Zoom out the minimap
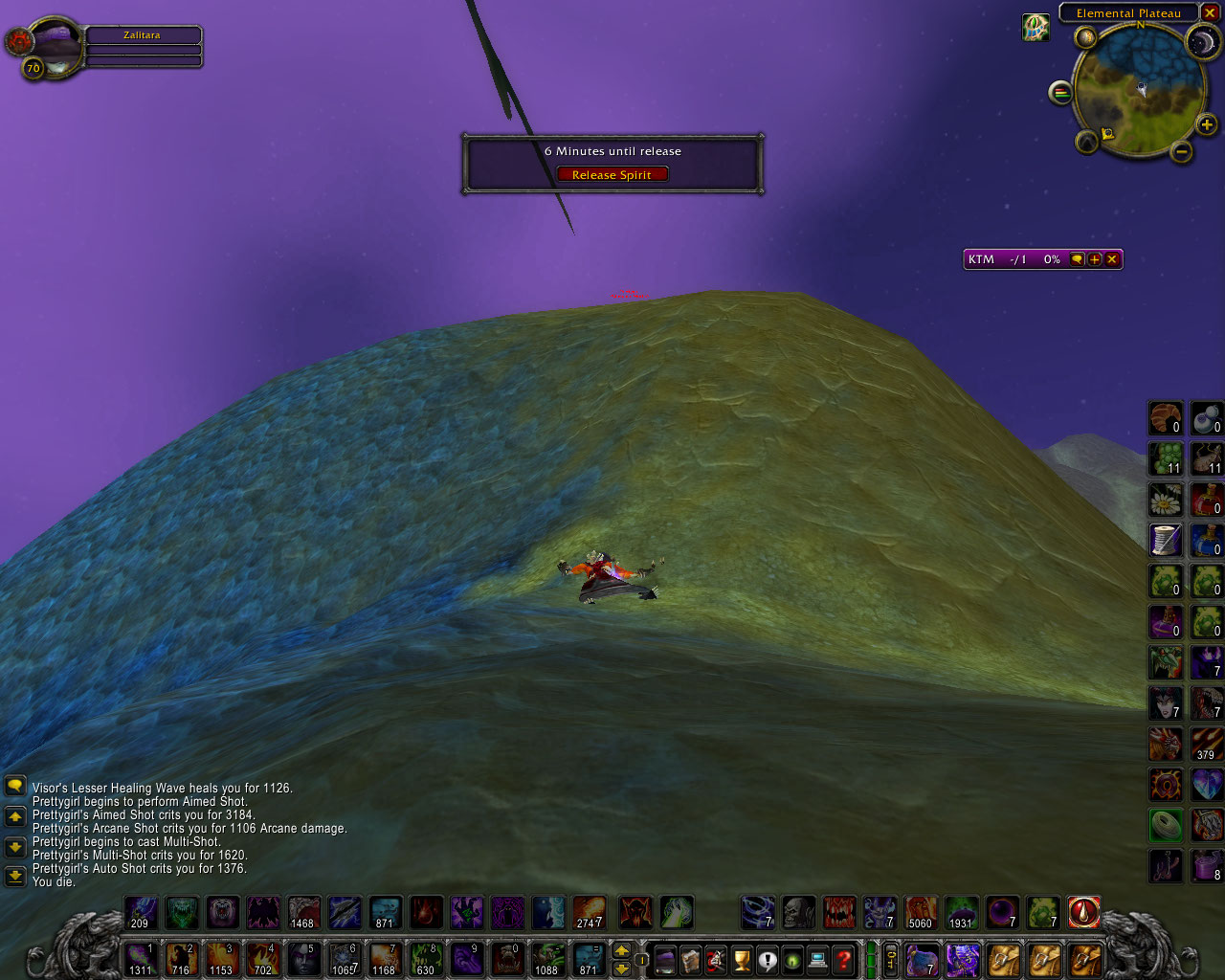The height and width of the screenshot is (980, 1225). point(1182,151)
